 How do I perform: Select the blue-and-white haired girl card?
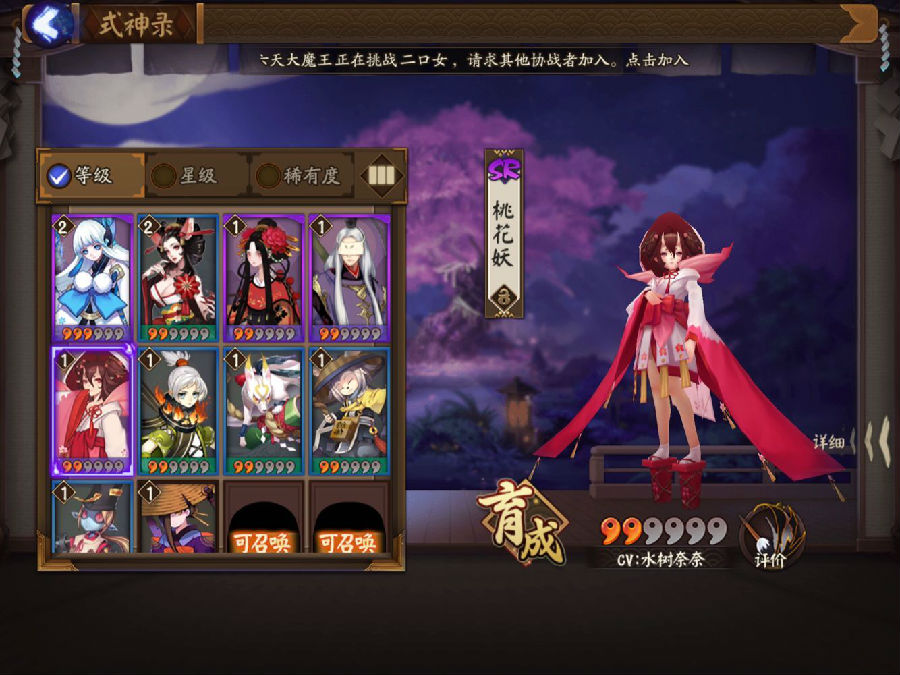[x=93, y=277]
